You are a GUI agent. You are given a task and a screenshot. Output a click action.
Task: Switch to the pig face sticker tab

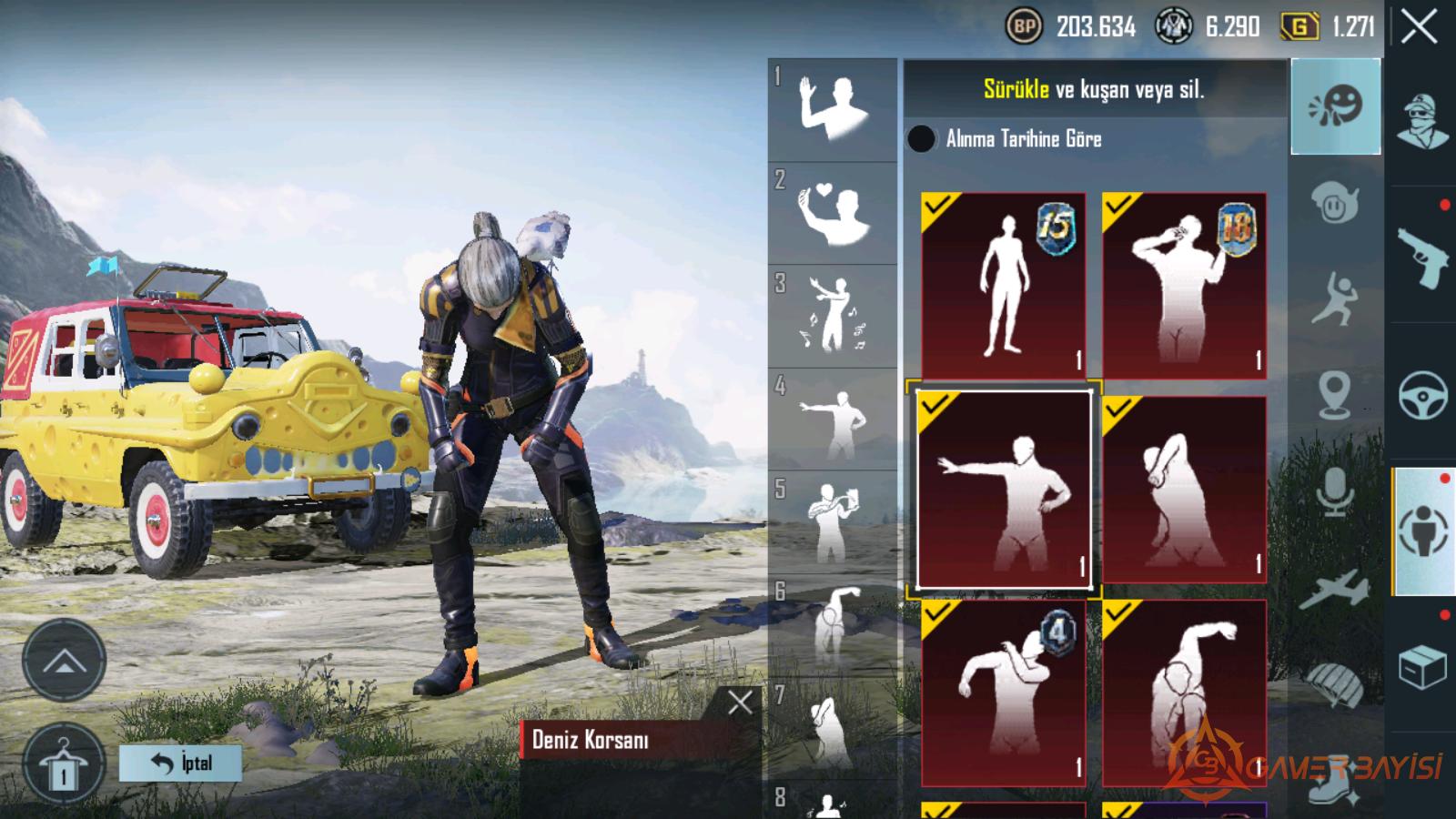click(1335, 203)
